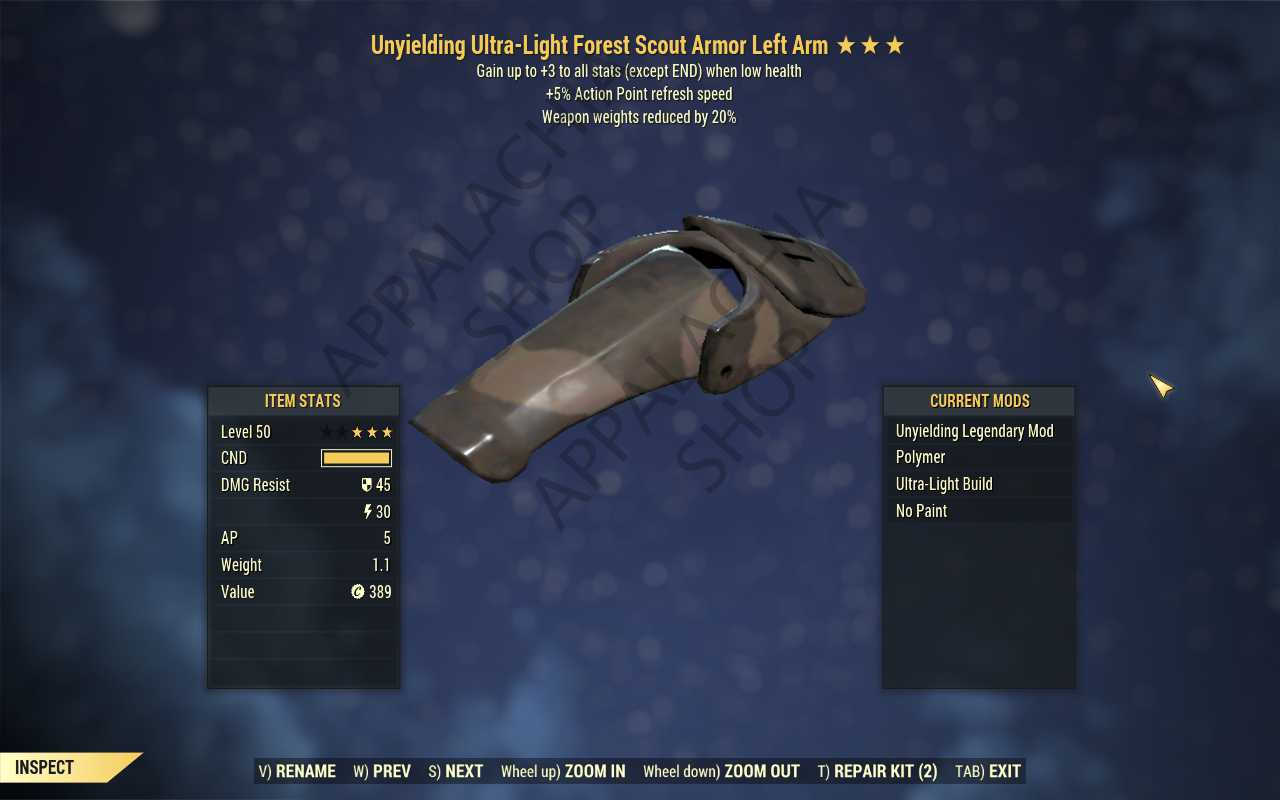Click the Rename button in bottom bar

coord(297,771)
